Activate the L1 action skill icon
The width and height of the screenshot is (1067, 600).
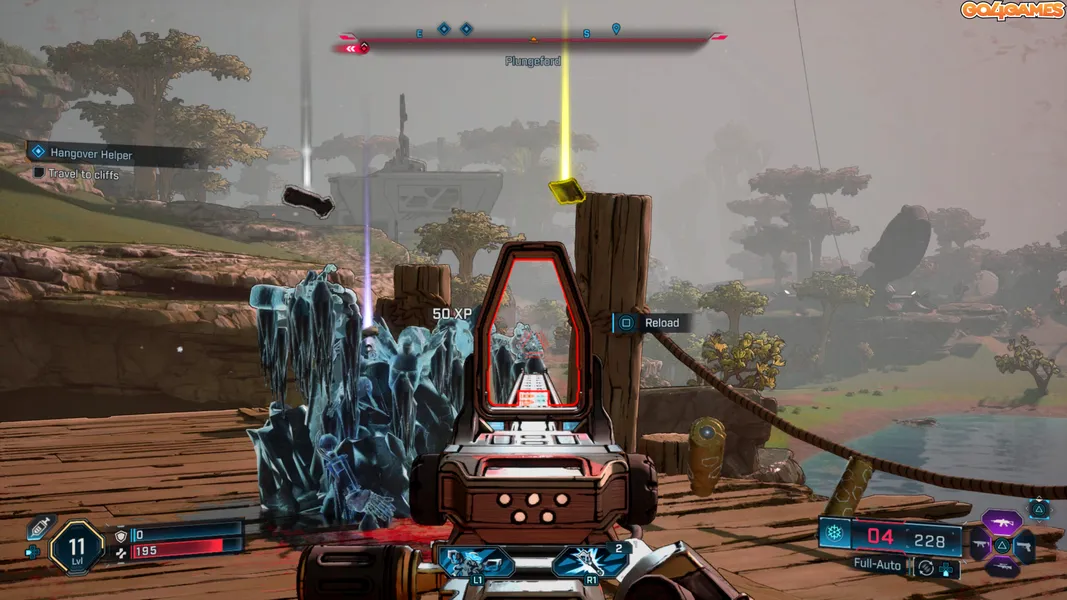[475, 562]
